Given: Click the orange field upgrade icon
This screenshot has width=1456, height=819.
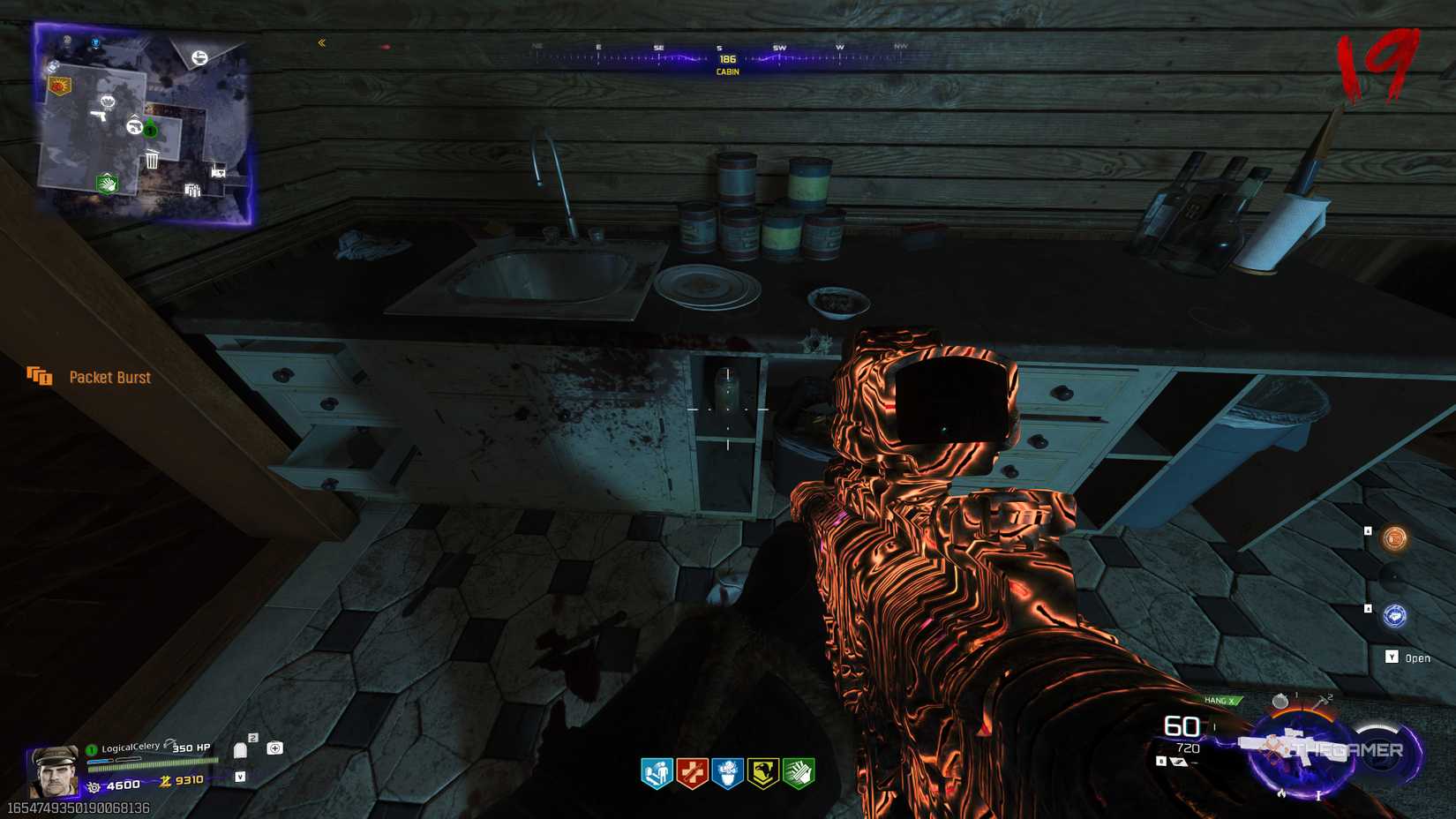Looking at the screenshot, I should point(1394,539).
